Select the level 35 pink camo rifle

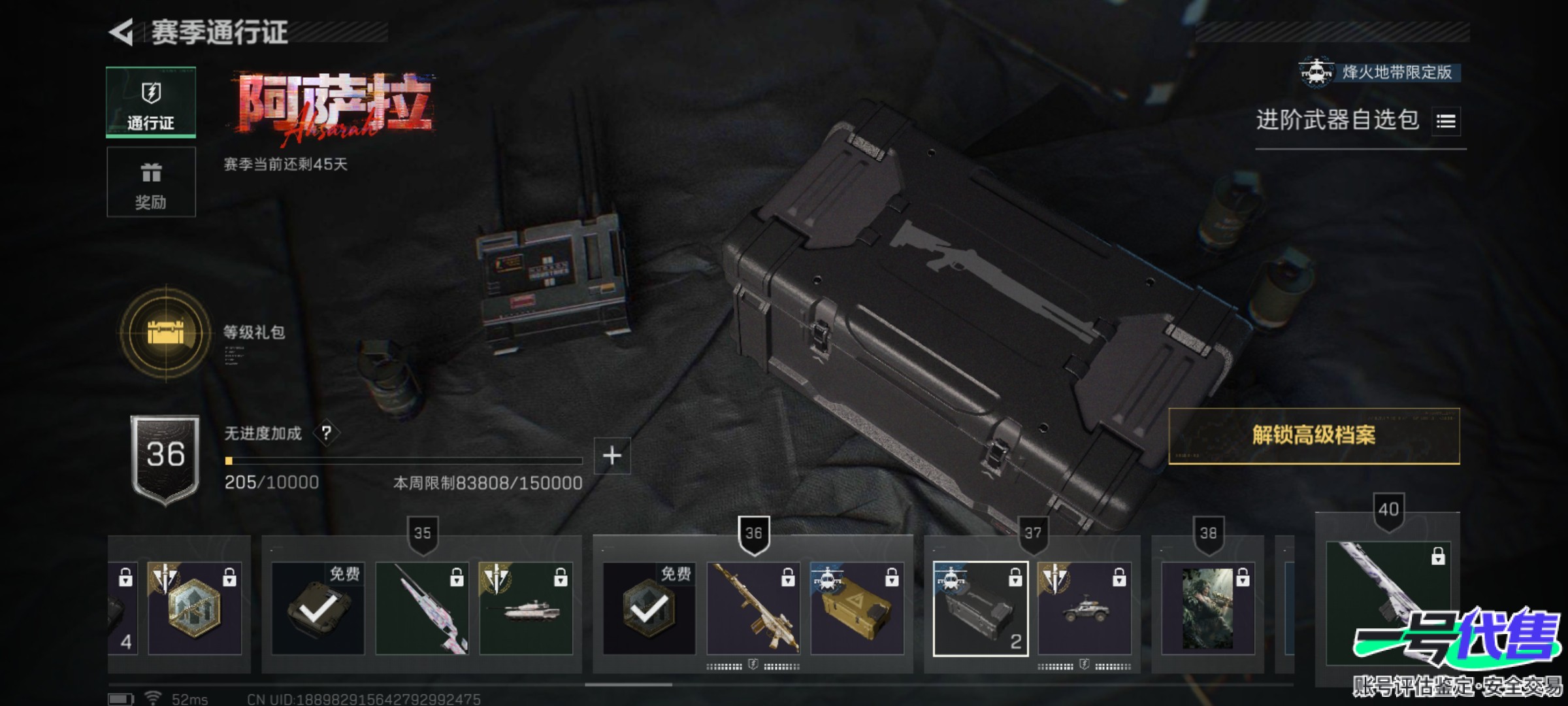(422, 609)
